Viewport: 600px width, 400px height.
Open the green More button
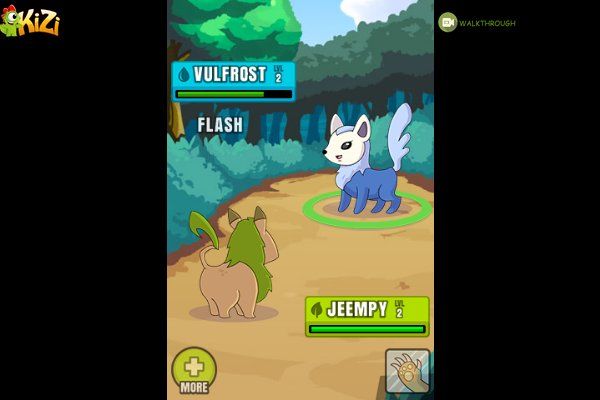(x=194, y=368)
